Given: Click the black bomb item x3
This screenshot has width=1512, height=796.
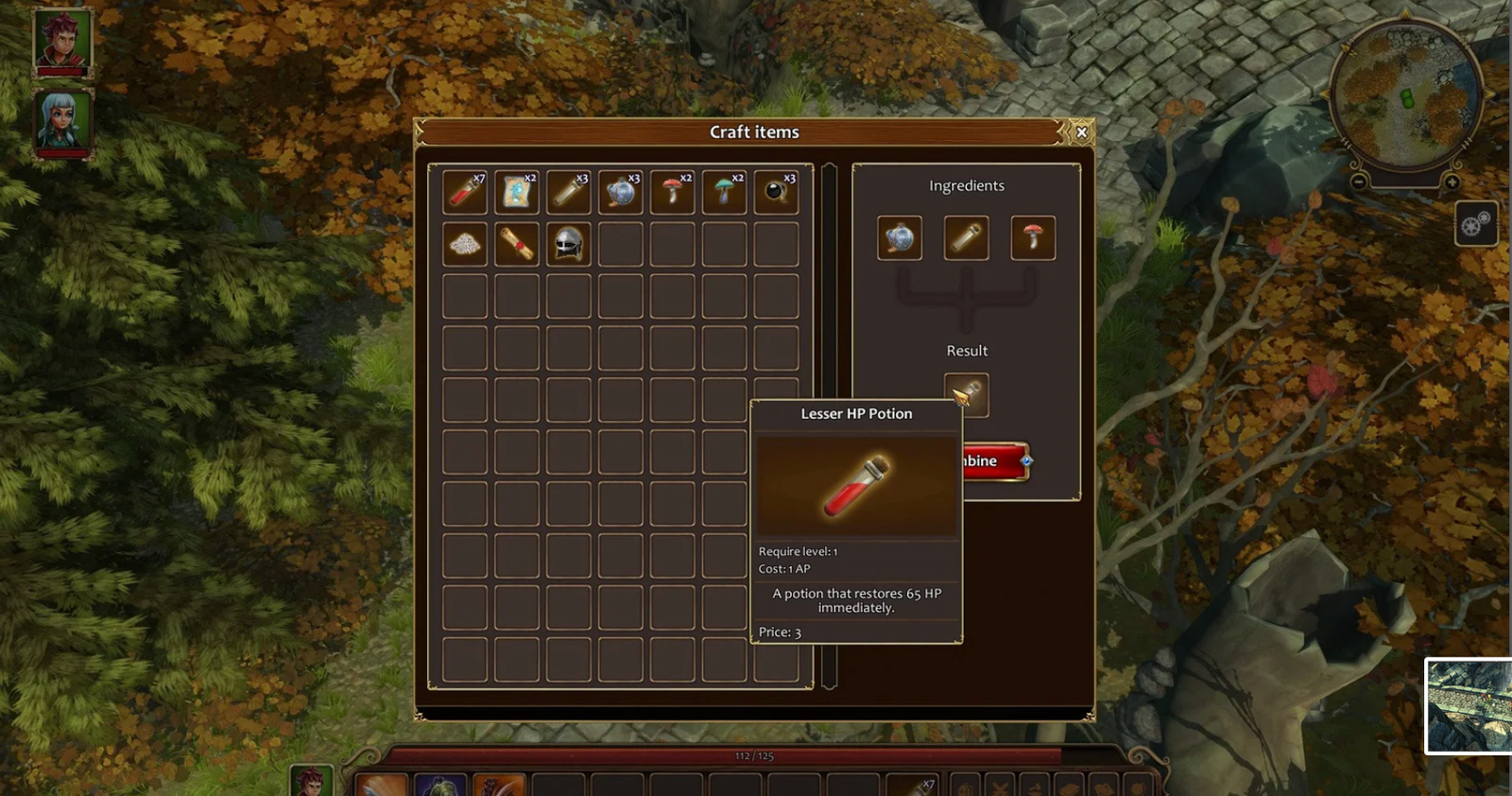Looking at the screenshot, I should tap(775, 192).
